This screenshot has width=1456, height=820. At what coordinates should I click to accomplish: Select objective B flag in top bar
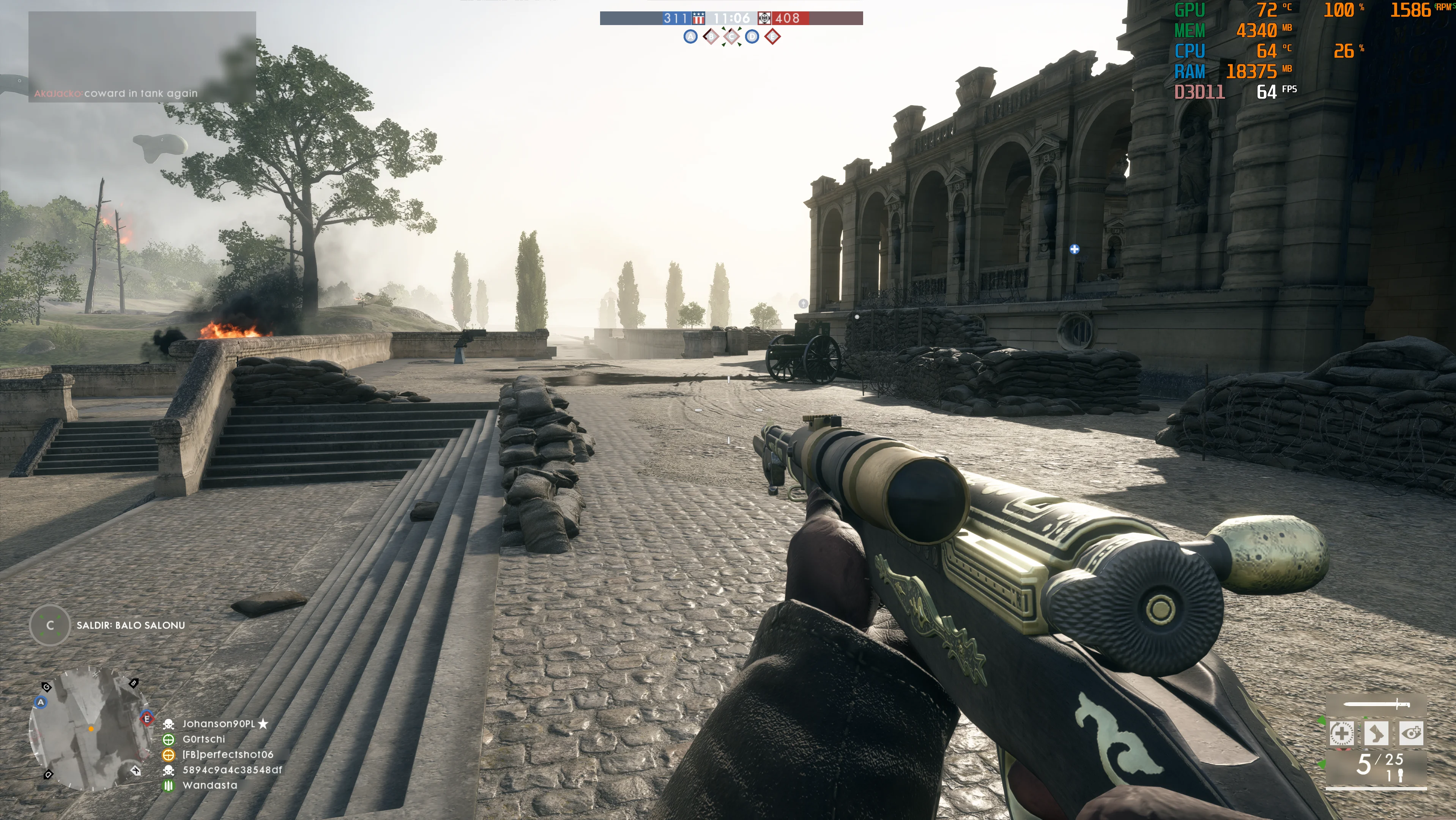pyautogui.click(x=711, y=37)
